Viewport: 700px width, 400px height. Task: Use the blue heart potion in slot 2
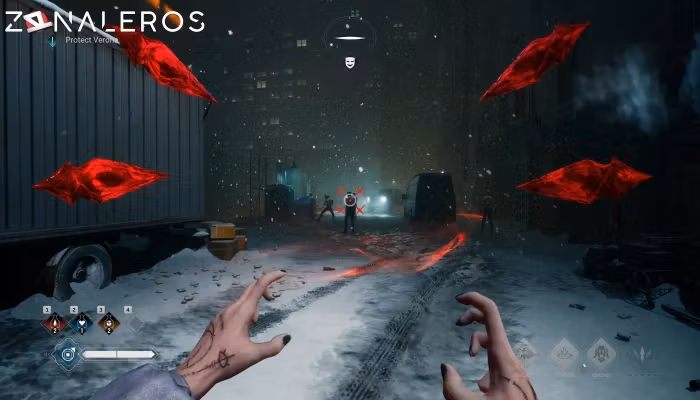coord(80,323)
